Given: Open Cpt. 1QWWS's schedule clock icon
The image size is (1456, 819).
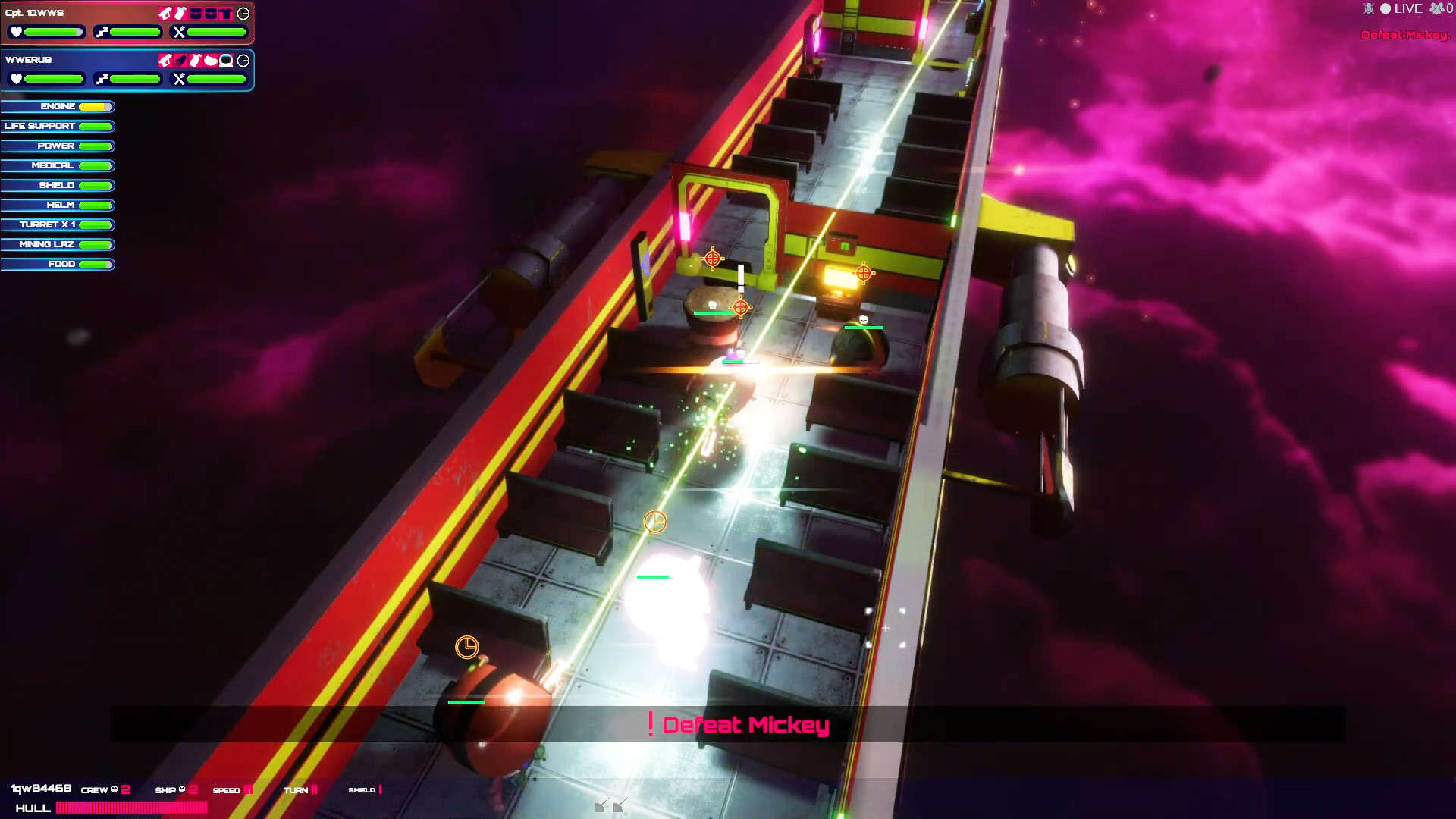Looking at the screenshot, I should (x=243, y=14).
